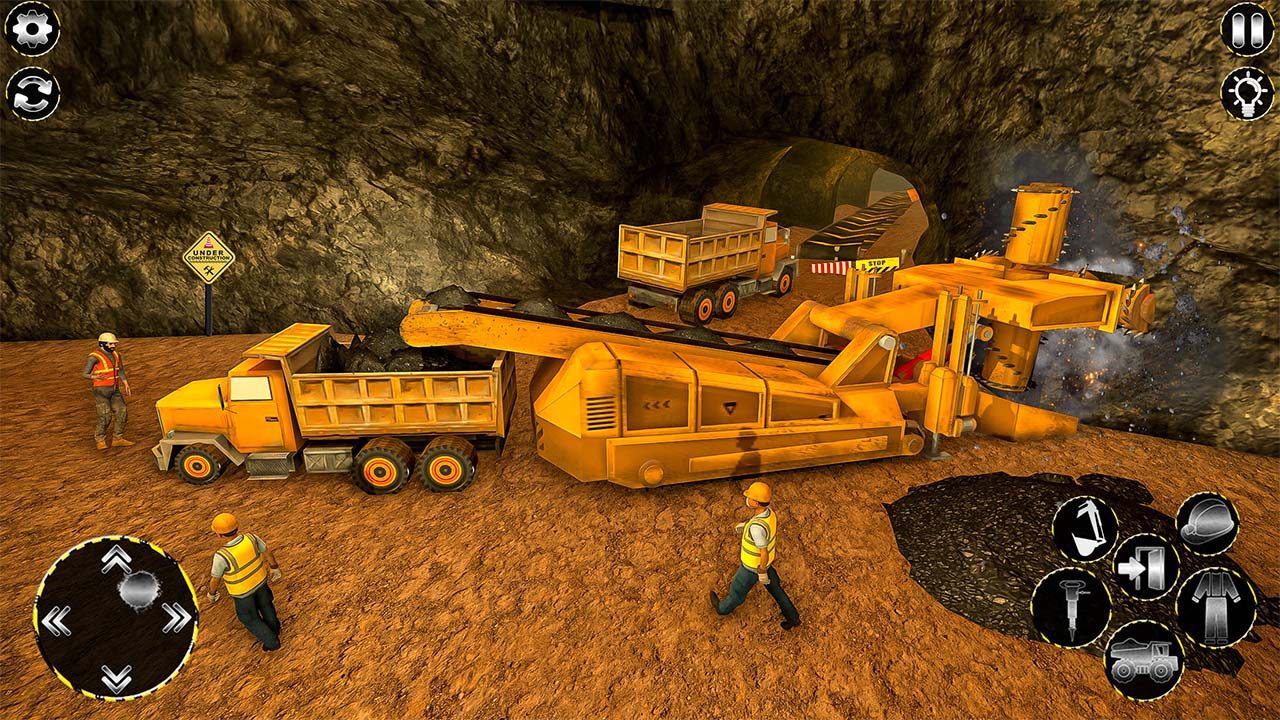Click the Under Construction warning sign
This screenshot has height=720, width=1280.
[210, 257]
